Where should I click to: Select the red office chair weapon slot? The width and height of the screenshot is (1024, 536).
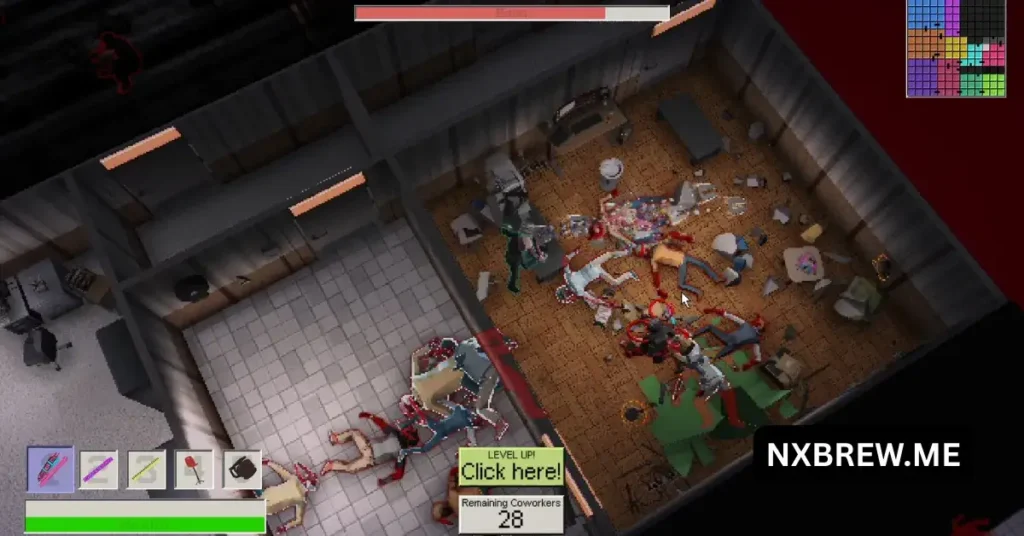coord(194,469)
